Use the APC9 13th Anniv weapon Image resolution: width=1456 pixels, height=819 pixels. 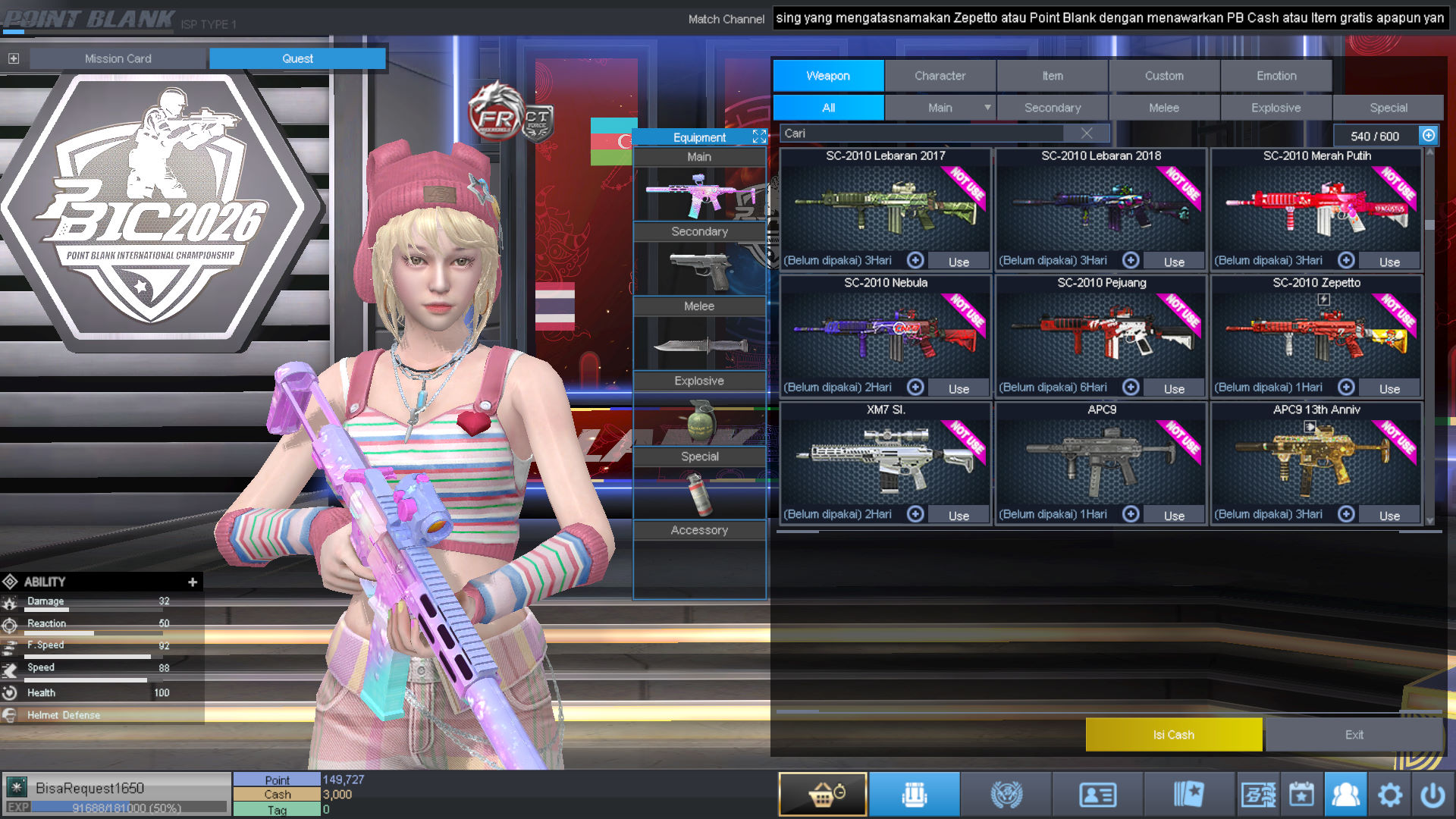[x=1389, y=516]
